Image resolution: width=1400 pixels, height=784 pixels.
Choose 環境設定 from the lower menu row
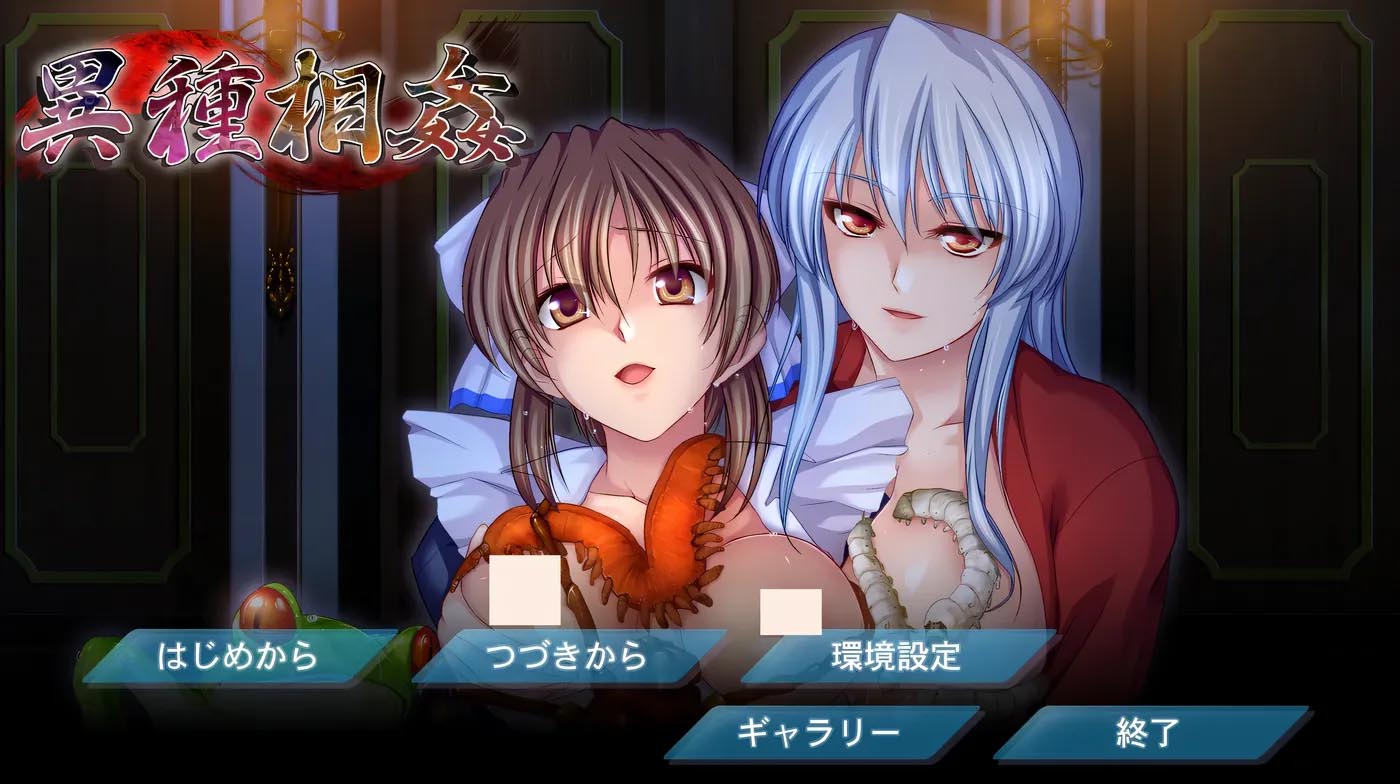895,655
